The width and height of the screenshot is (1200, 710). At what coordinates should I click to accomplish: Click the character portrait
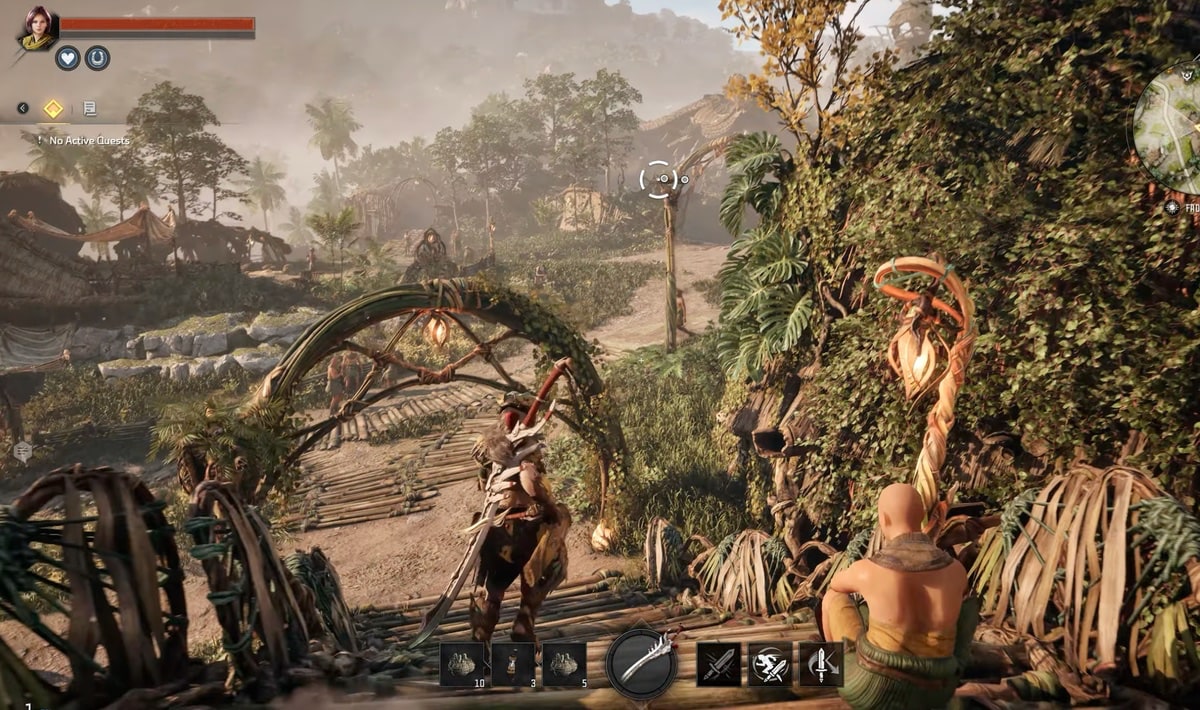pyautogui.click(x=37, y=27)
